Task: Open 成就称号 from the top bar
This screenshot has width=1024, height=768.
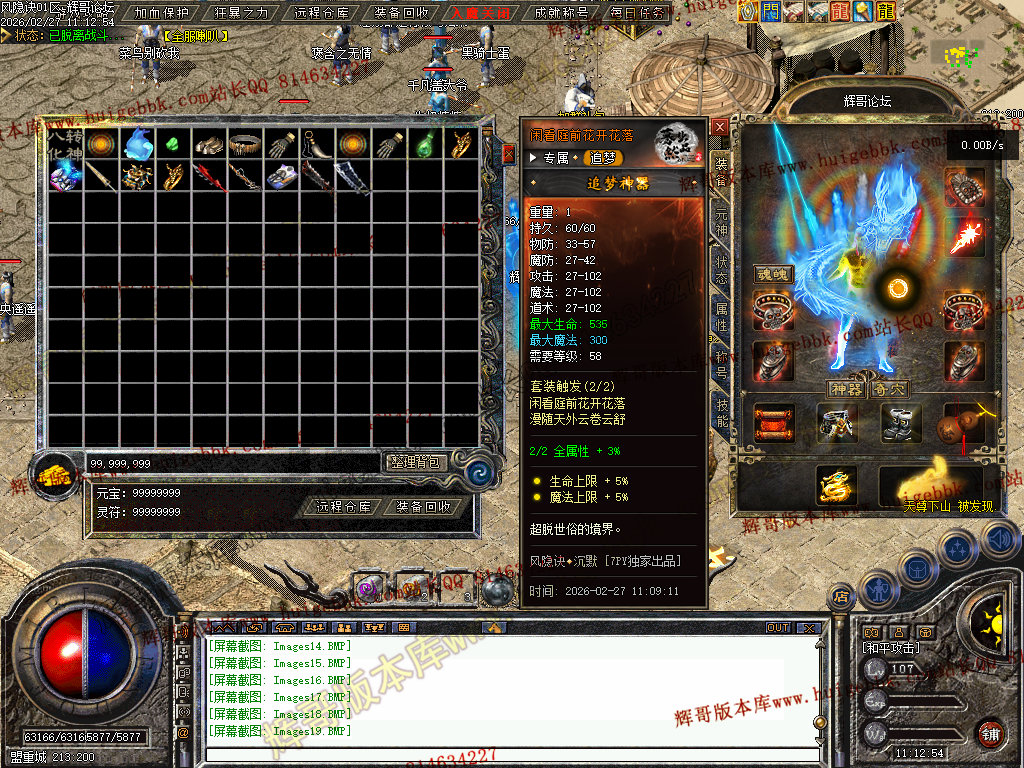Action: (561, 13)
